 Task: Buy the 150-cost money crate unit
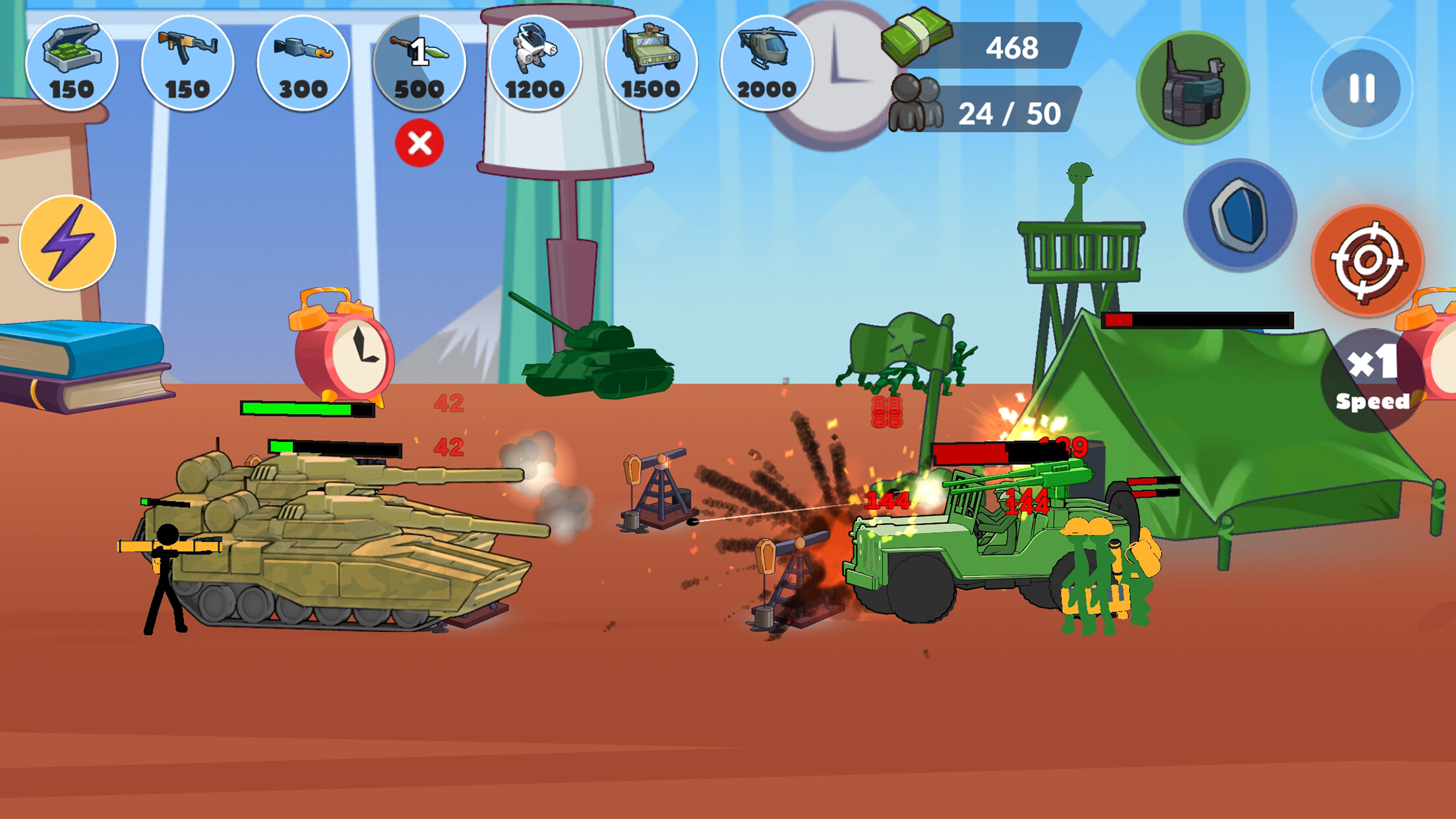[73, 63]
